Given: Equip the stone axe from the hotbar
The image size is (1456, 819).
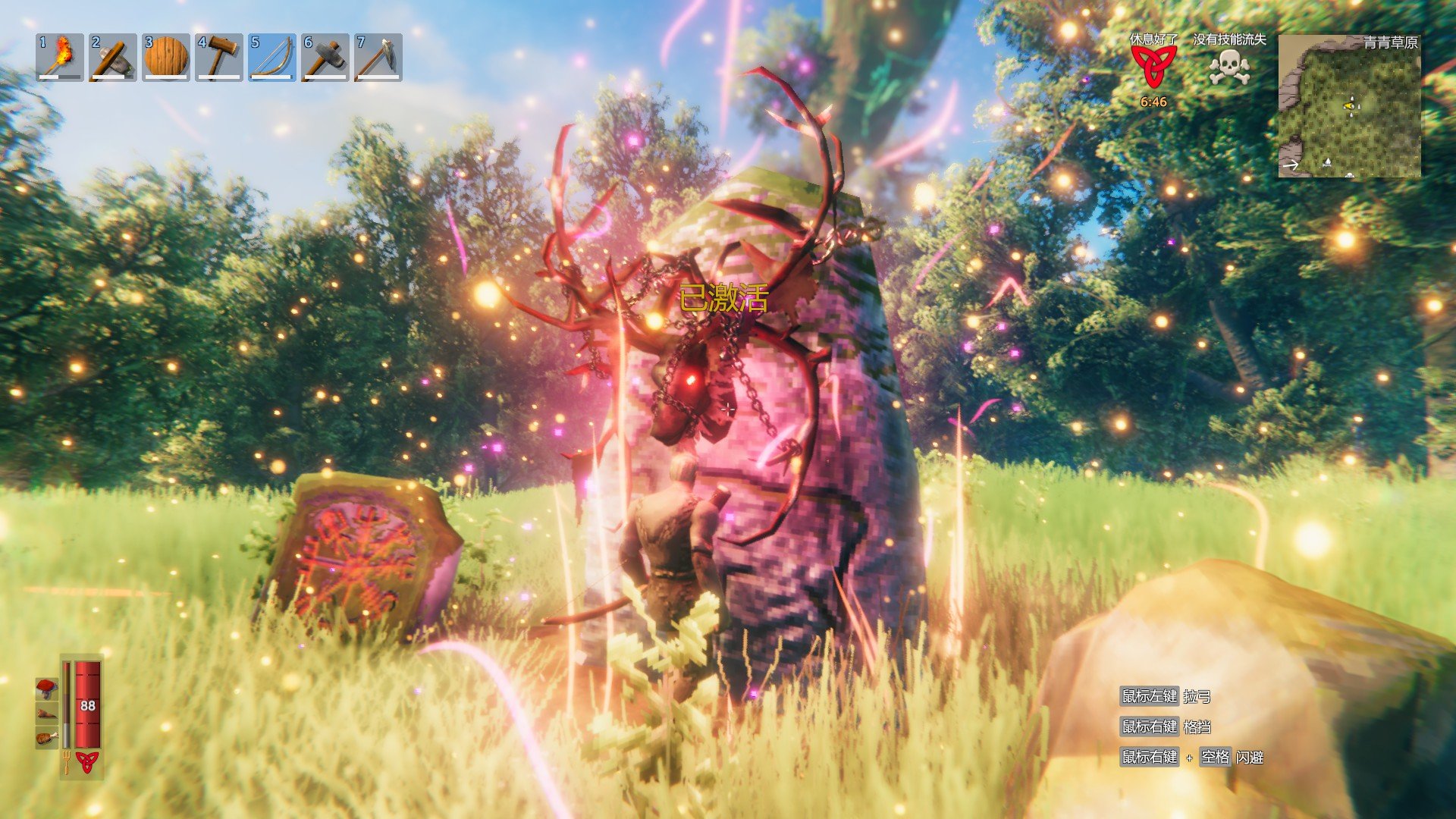Looking at the screenshot, I should [113, 57].
